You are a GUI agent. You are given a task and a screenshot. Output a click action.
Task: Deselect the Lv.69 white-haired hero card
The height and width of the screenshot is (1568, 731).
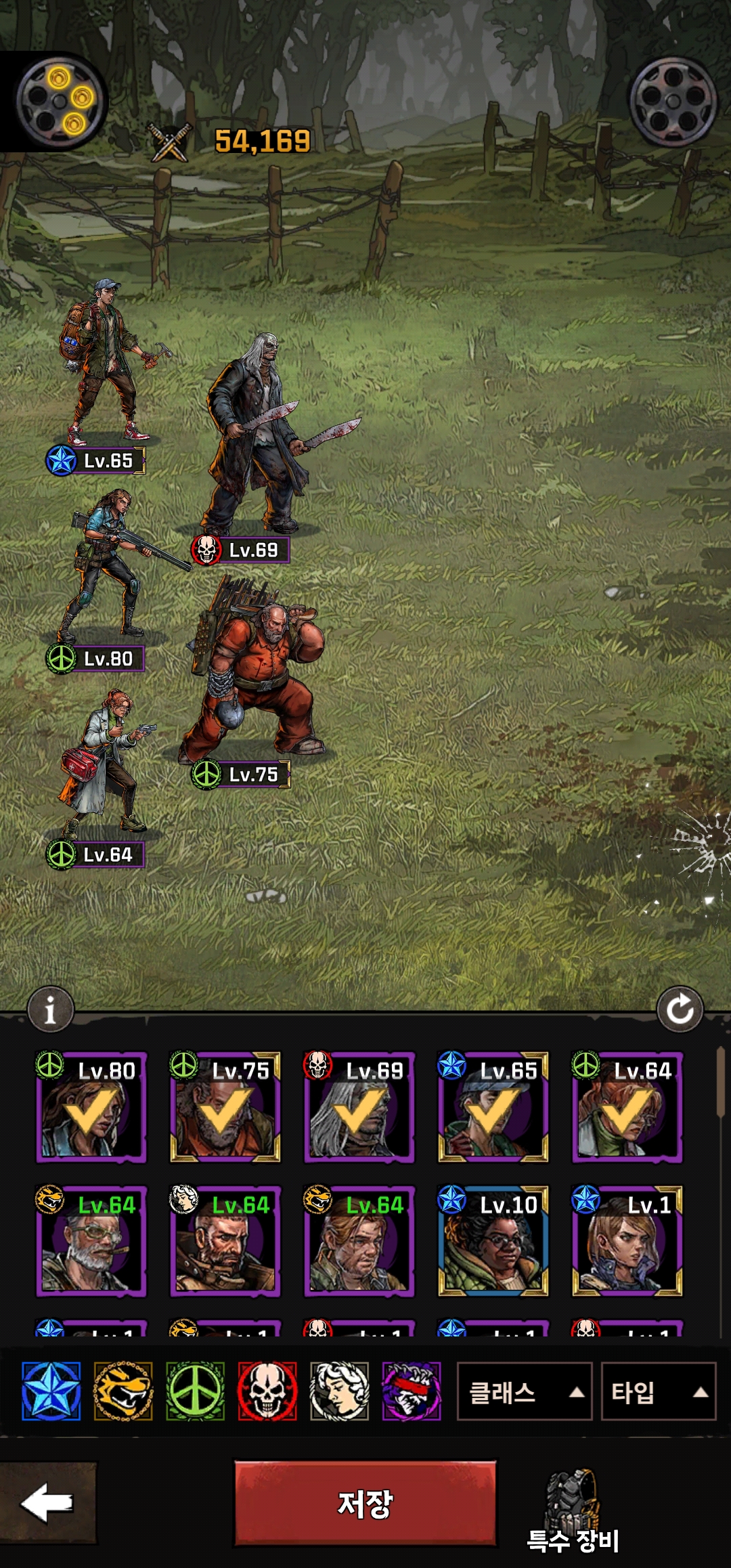pos(359,1107)
